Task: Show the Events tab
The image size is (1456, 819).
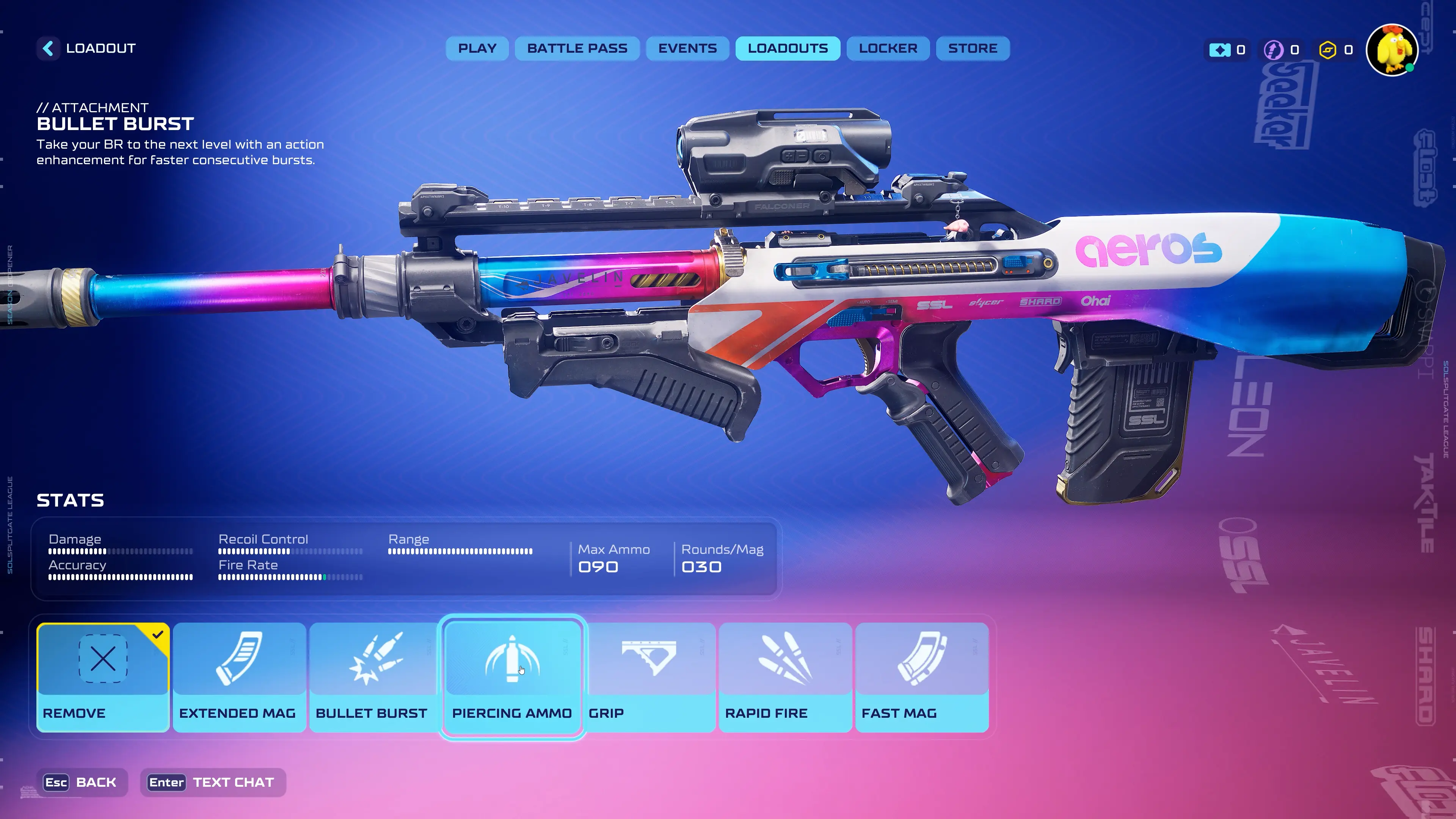Action: (x=687, y=49)
